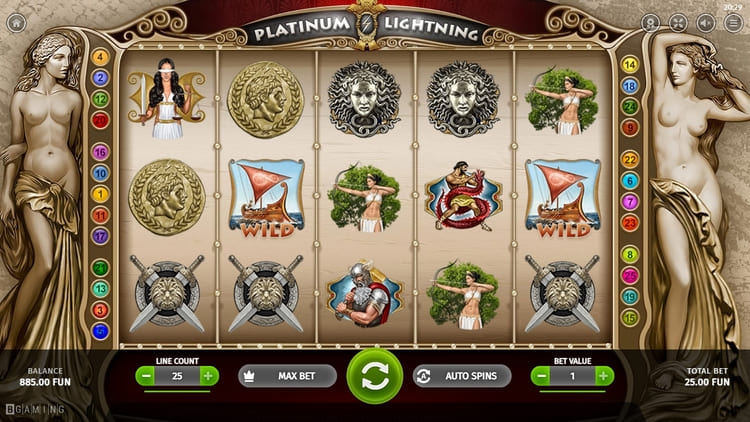Select payline marker 16

pyautogui.click(x=100, y=153)
